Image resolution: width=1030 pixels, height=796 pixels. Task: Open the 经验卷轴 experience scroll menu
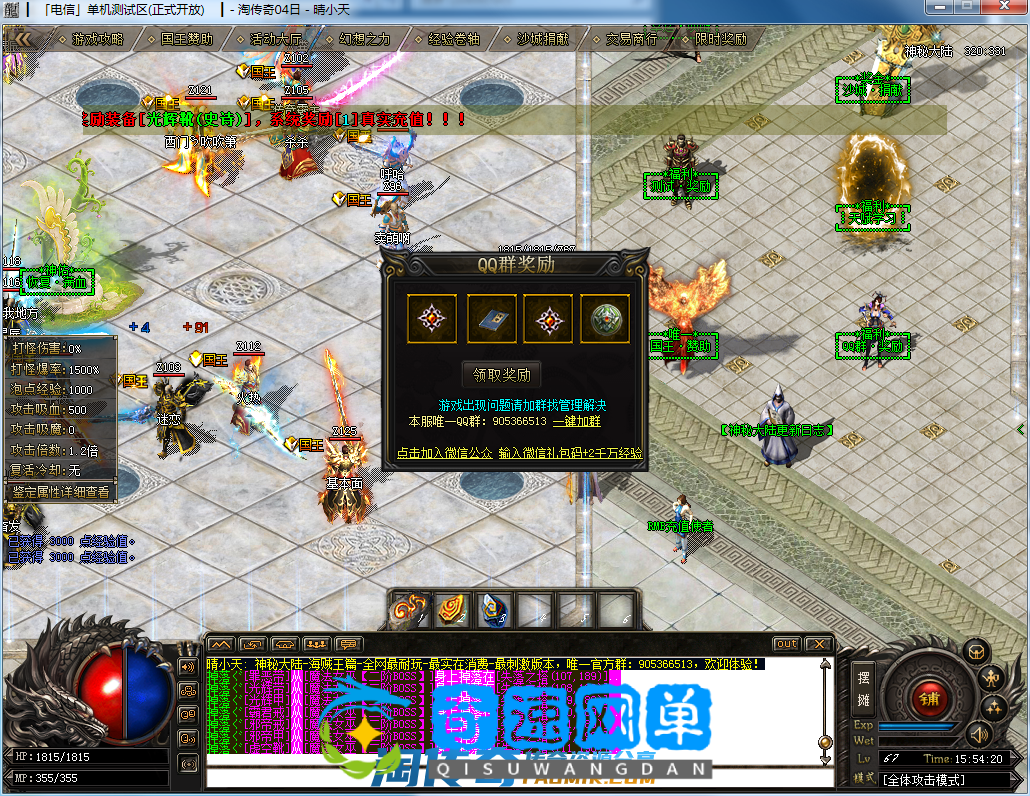[453, 40]
